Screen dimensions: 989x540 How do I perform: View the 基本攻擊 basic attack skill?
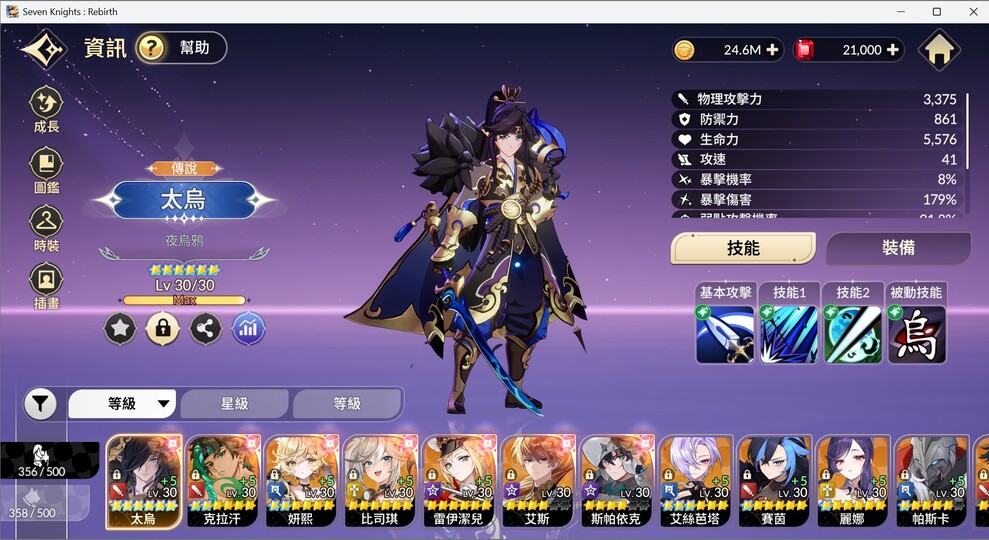[725, 333]
